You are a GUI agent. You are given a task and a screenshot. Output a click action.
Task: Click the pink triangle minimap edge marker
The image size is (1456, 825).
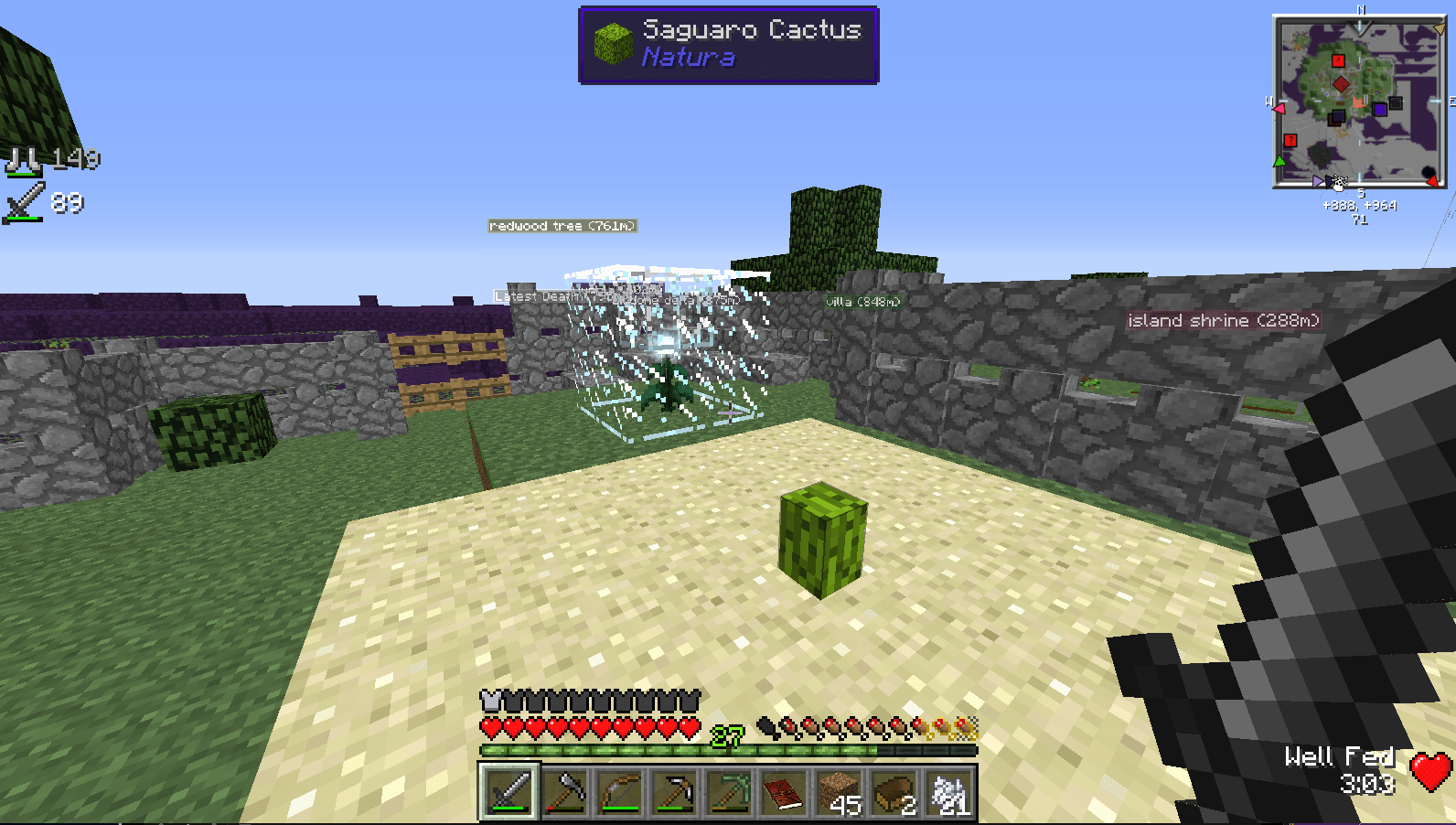(x=1279, y=109)
